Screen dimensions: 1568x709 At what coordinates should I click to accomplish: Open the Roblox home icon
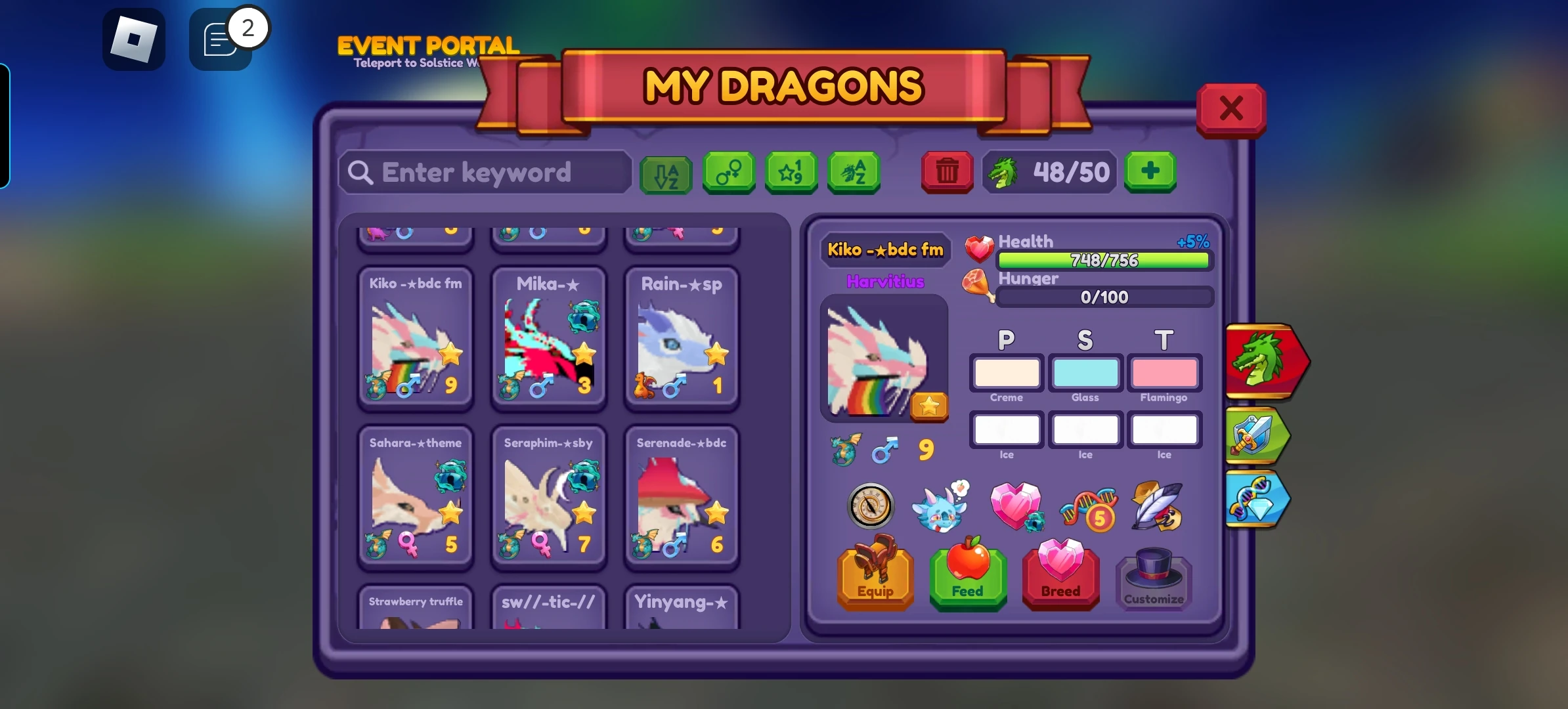click(135, 39)
